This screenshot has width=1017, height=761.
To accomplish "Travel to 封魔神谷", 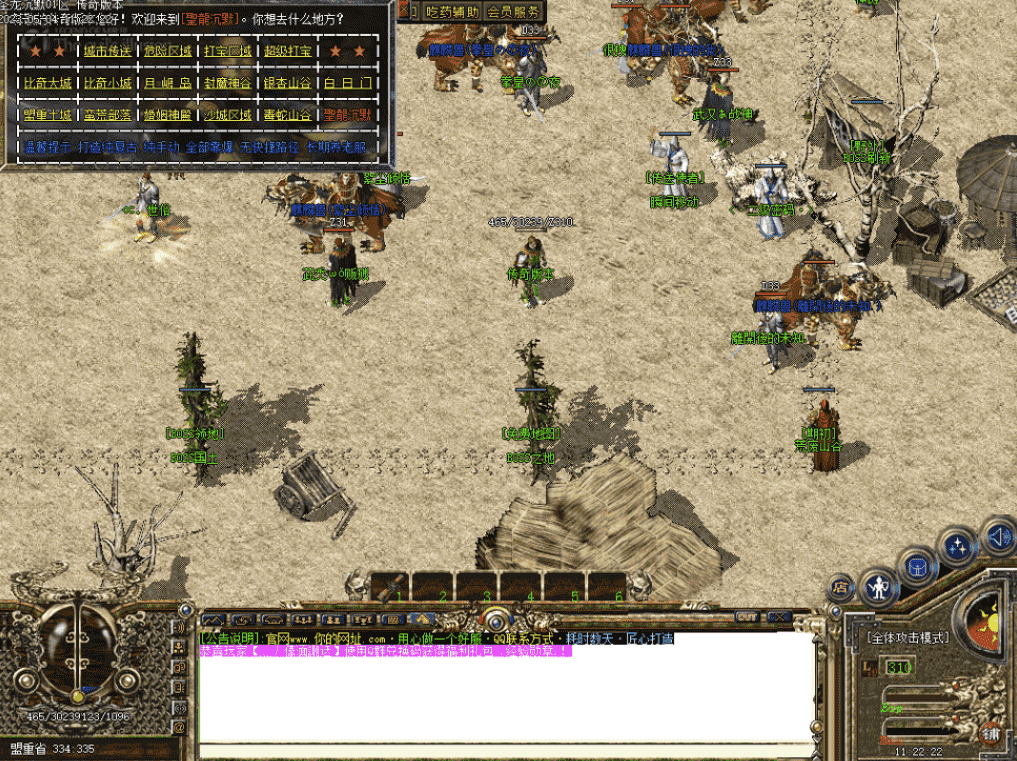I will click(x=227, y=83).
